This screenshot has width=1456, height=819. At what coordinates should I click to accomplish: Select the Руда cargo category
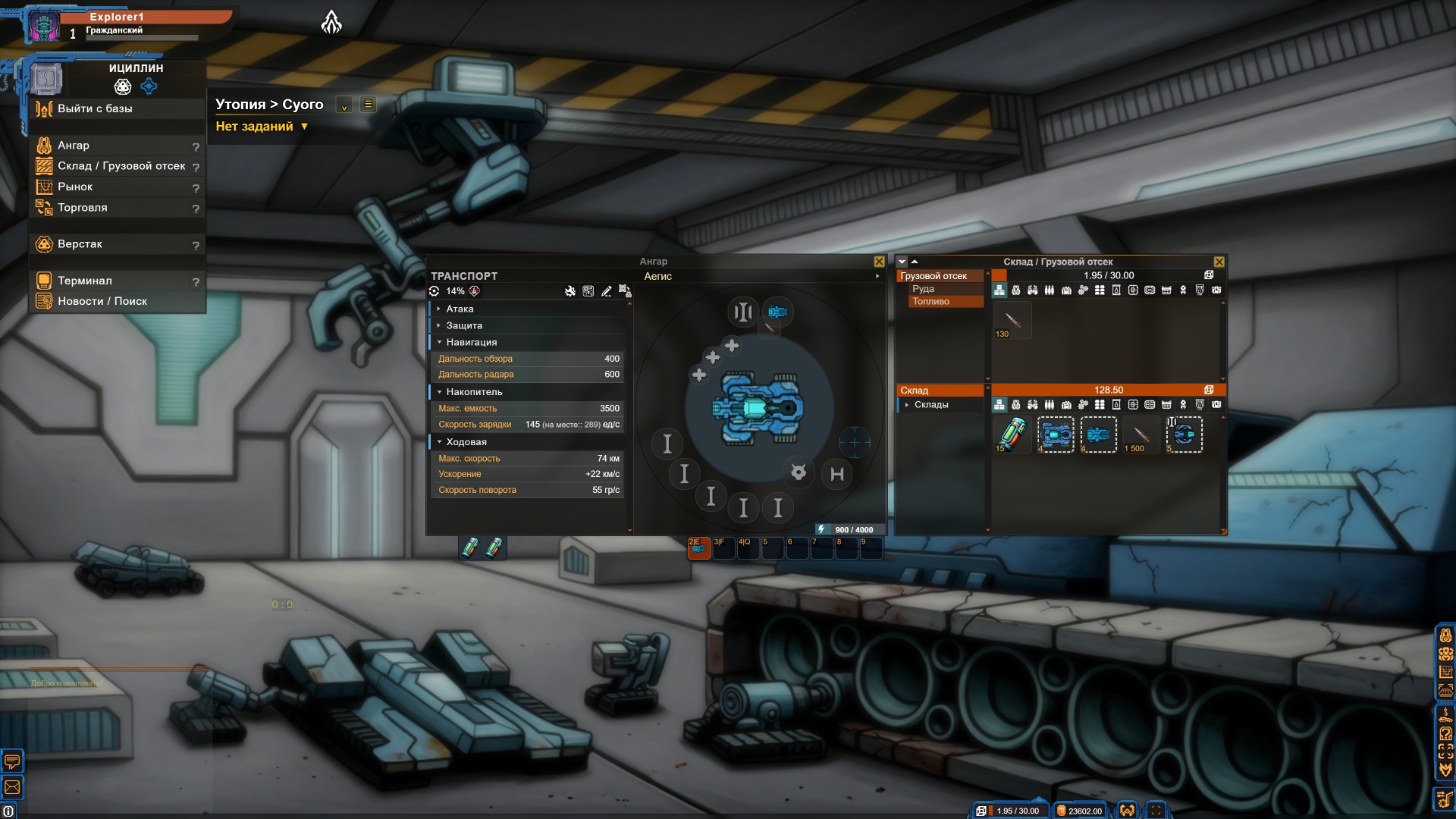(923, 289)
